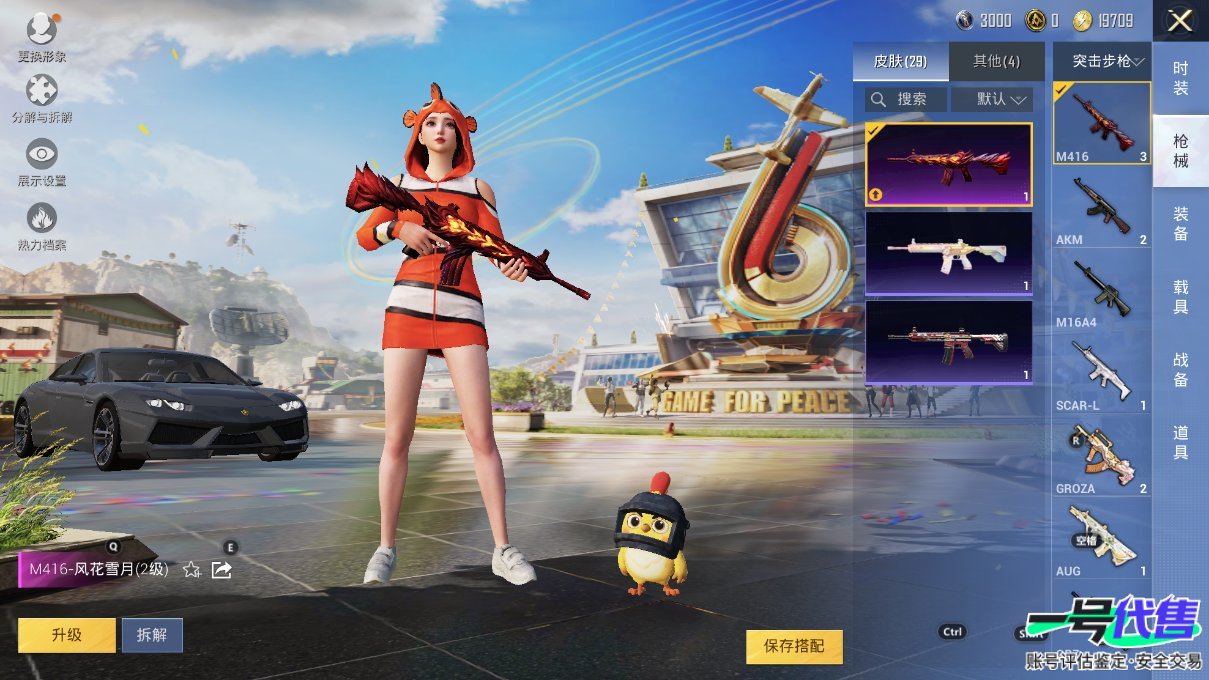Open the 时装 outfits category
Viewport: 1209px width, 680px height.
pos(1180,79)
